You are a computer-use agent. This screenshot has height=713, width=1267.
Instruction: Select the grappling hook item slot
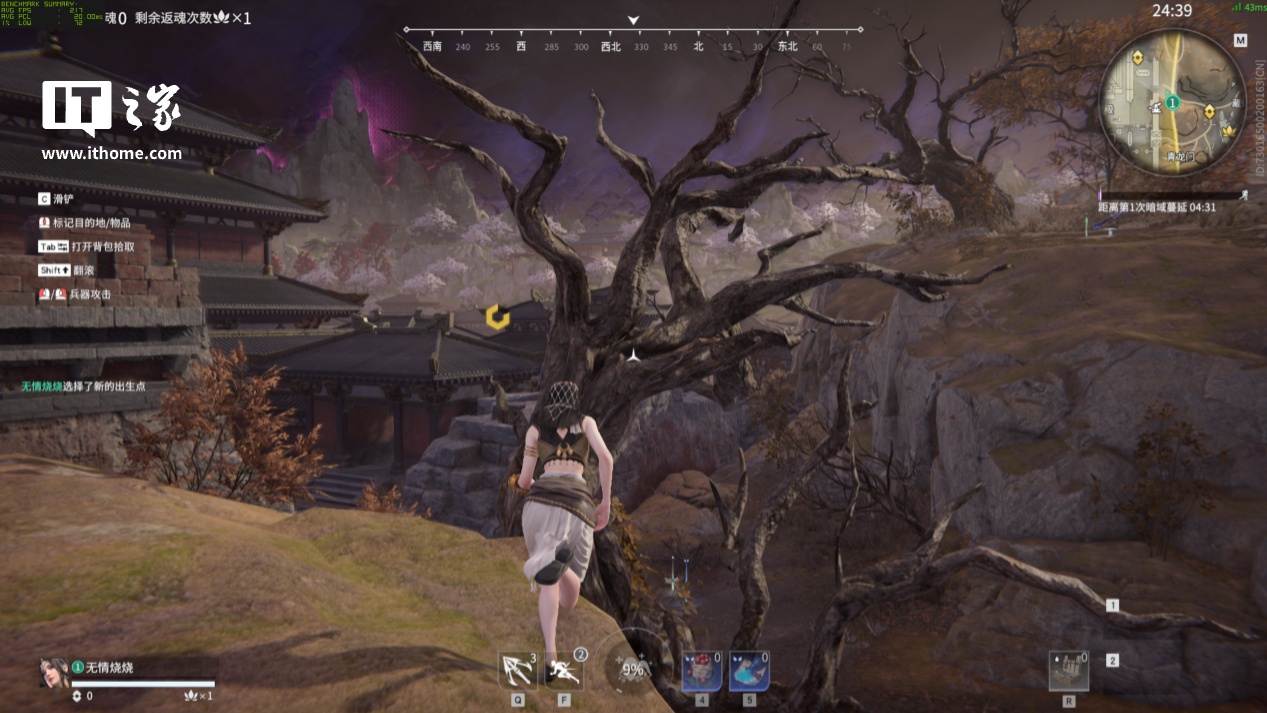(517, 670)
